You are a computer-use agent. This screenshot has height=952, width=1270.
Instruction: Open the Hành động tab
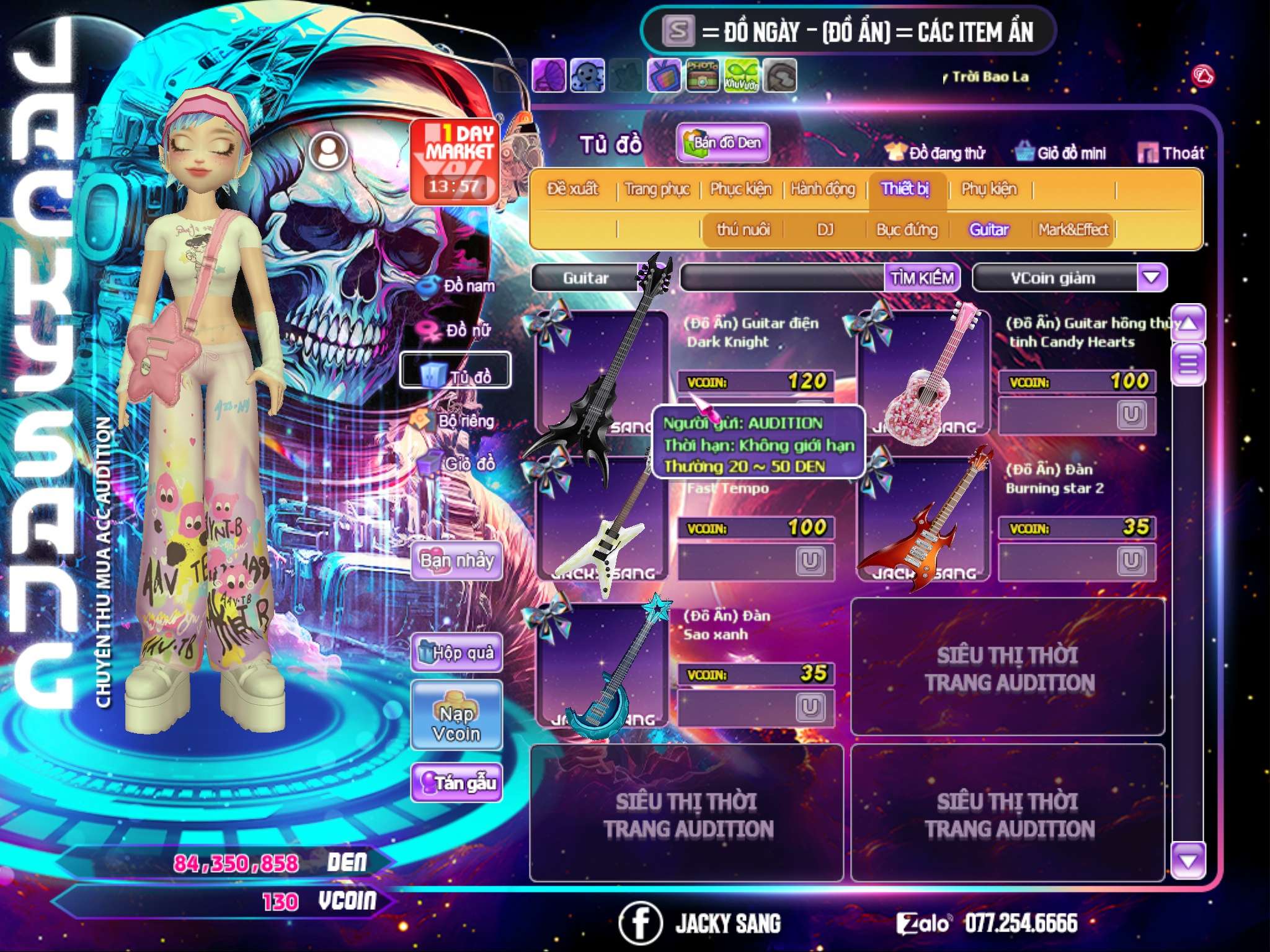click(x=823, y=188)
